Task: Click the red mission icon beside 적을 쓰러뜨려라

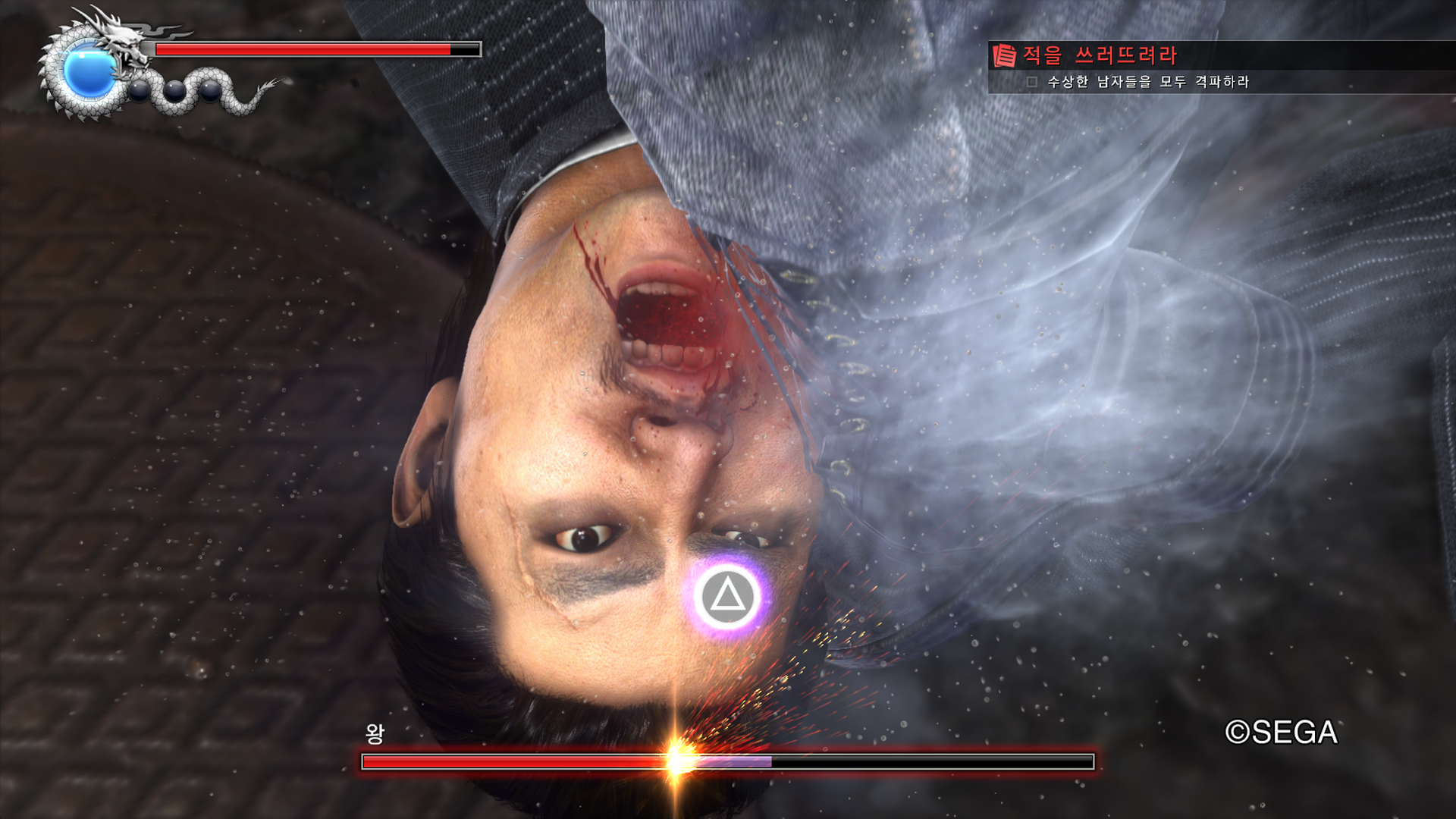Action: [1004, 55]
